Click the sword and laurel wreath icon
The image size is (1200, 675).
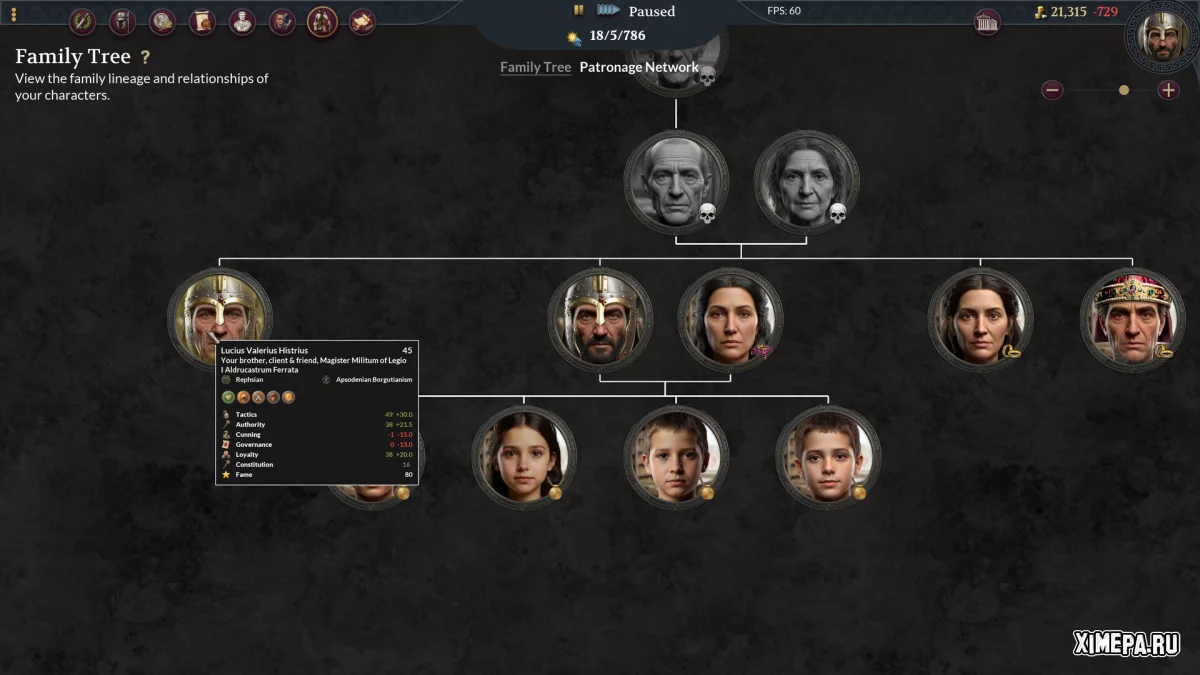click(82, 21)
